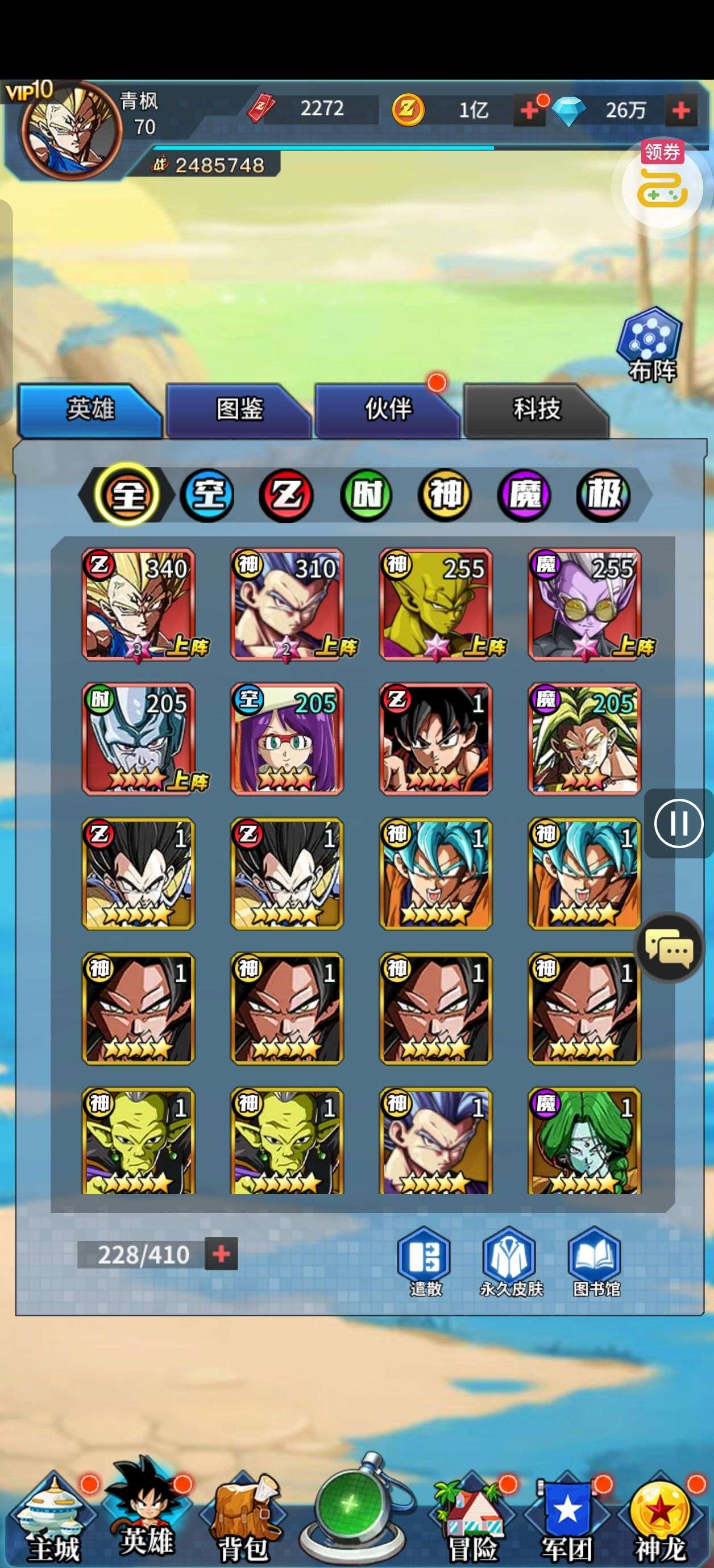Screen dimensions: 714x1568
Task: Choose the 极 hero filter
Action: pyautogui.click(x=604, y=494)
